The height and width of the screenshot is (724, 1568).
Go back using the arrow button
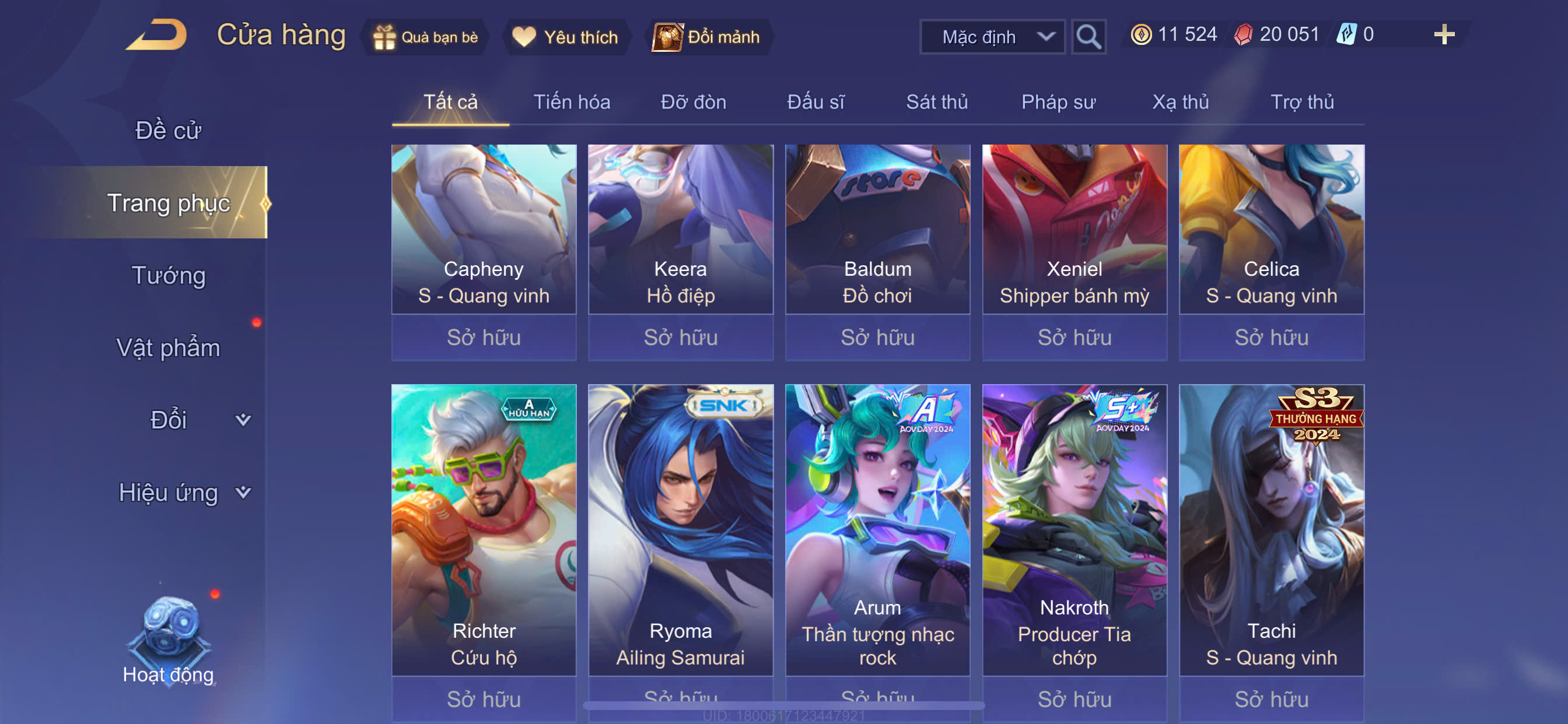pyautogui.click(x=157, y=36)
